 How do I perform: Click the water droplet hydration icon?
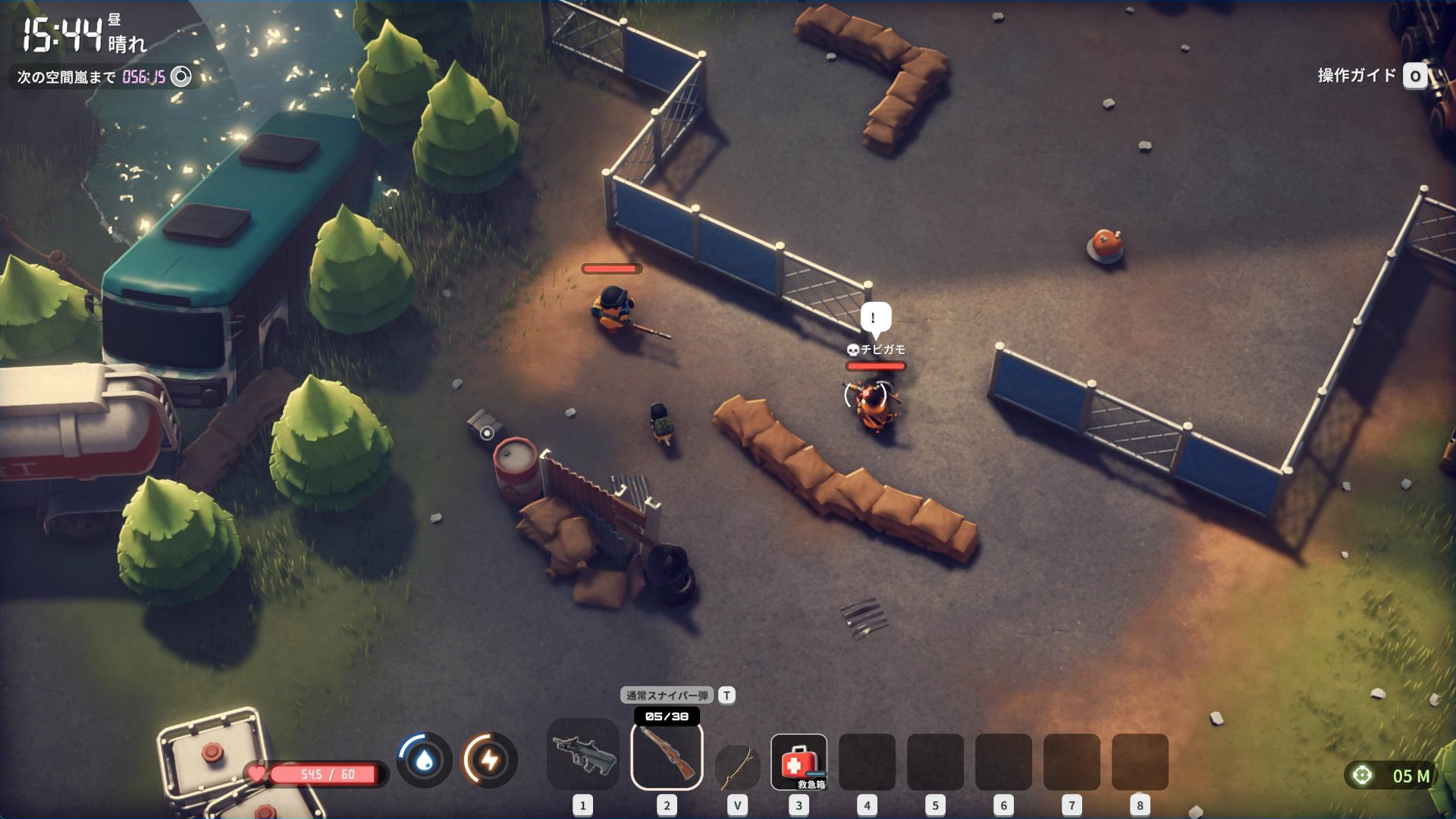pos(425,759)
